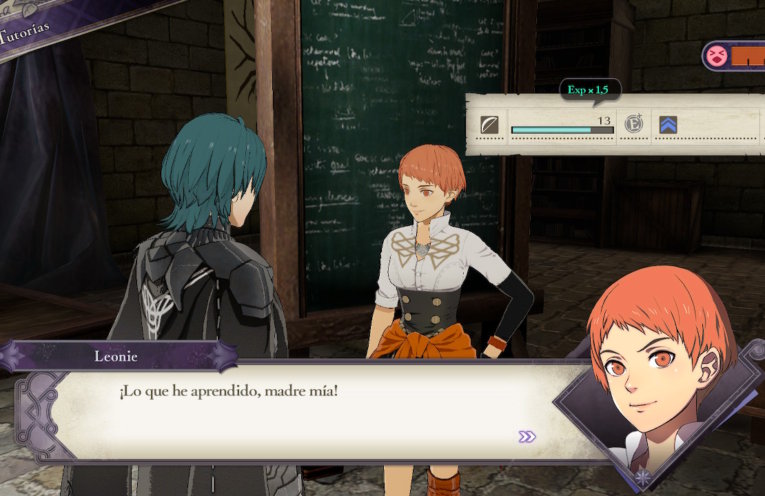Image resolution: width=765 pixels, height=496 pixels.
Task: Advance dialogue with the purple double-arrow
Action: (x=527, y=436)
